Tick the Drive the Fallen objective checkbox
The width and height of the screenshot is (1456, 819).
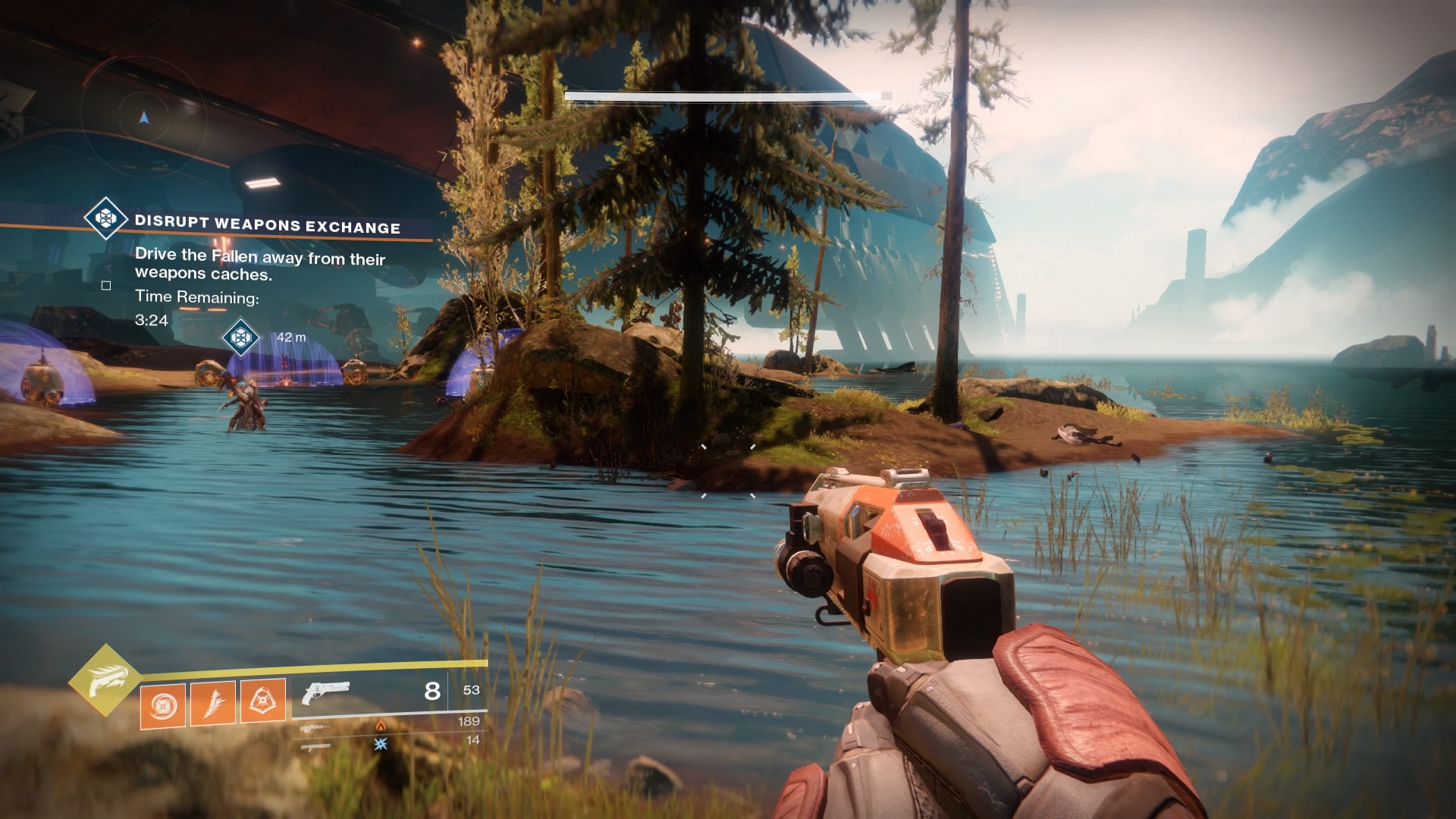106,286
